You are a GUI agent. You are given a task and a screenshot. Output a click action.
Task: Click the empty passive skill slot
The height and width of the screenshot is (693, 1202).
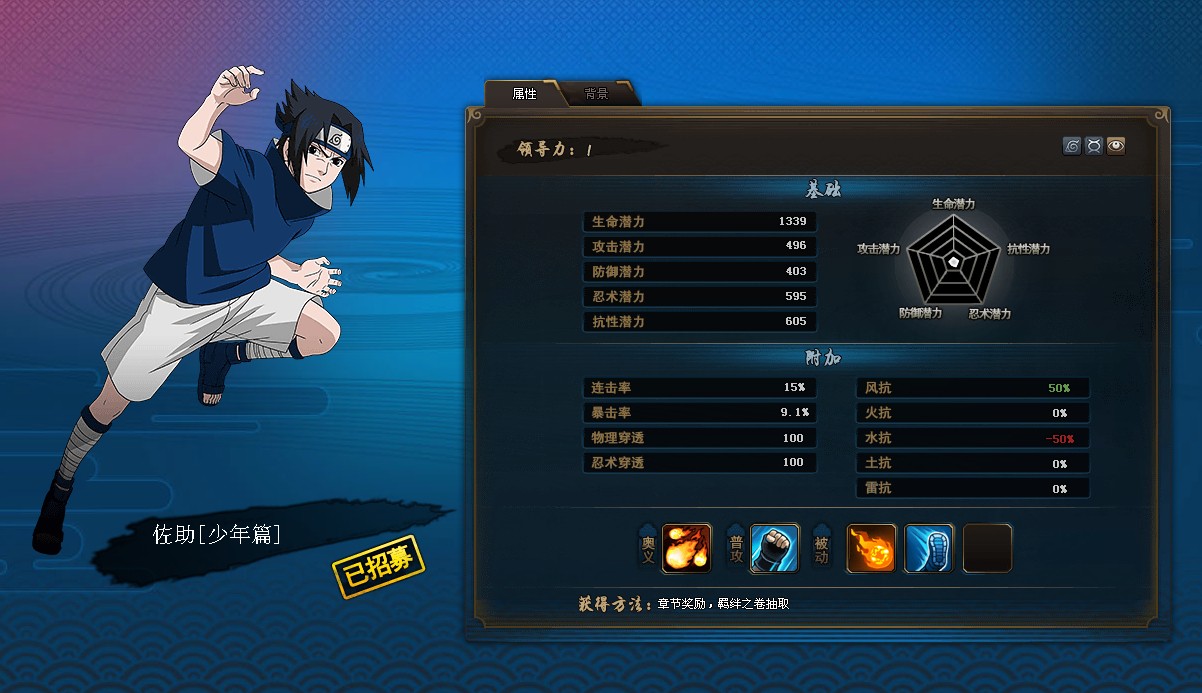[988, 549]
